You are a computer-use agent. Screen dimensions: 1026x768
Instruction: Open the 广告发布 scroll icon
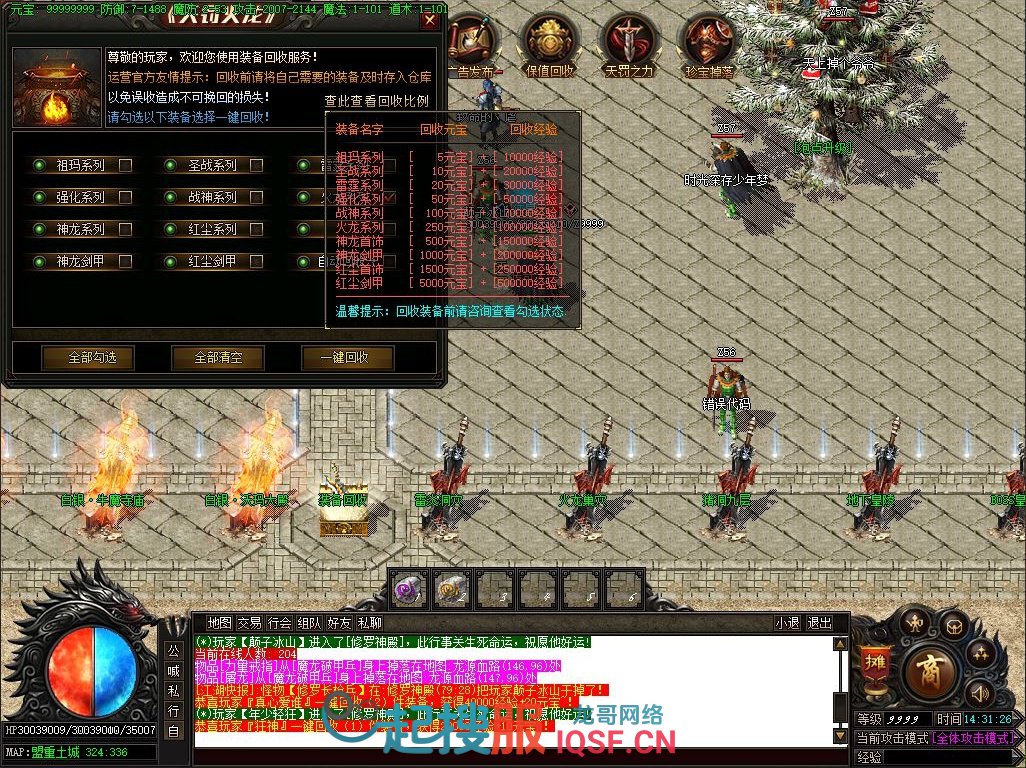[x=471, y=45]
